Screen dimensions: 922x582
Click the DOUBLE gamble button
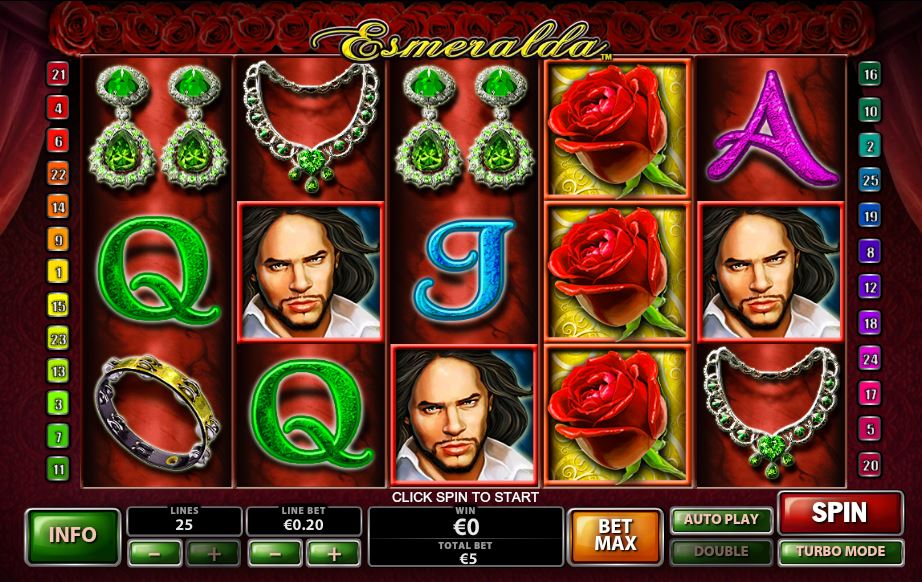[x=722, y=551]
